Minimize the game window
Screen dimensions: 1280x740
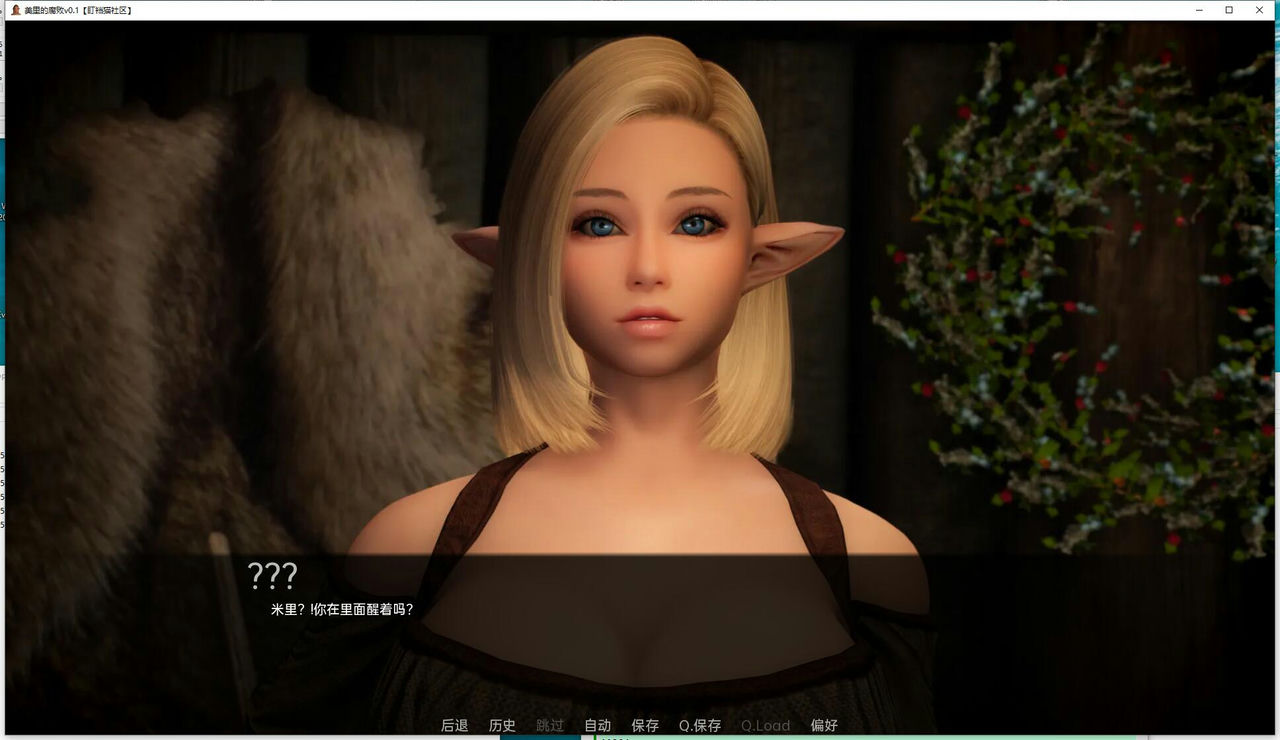(1197, 9)
